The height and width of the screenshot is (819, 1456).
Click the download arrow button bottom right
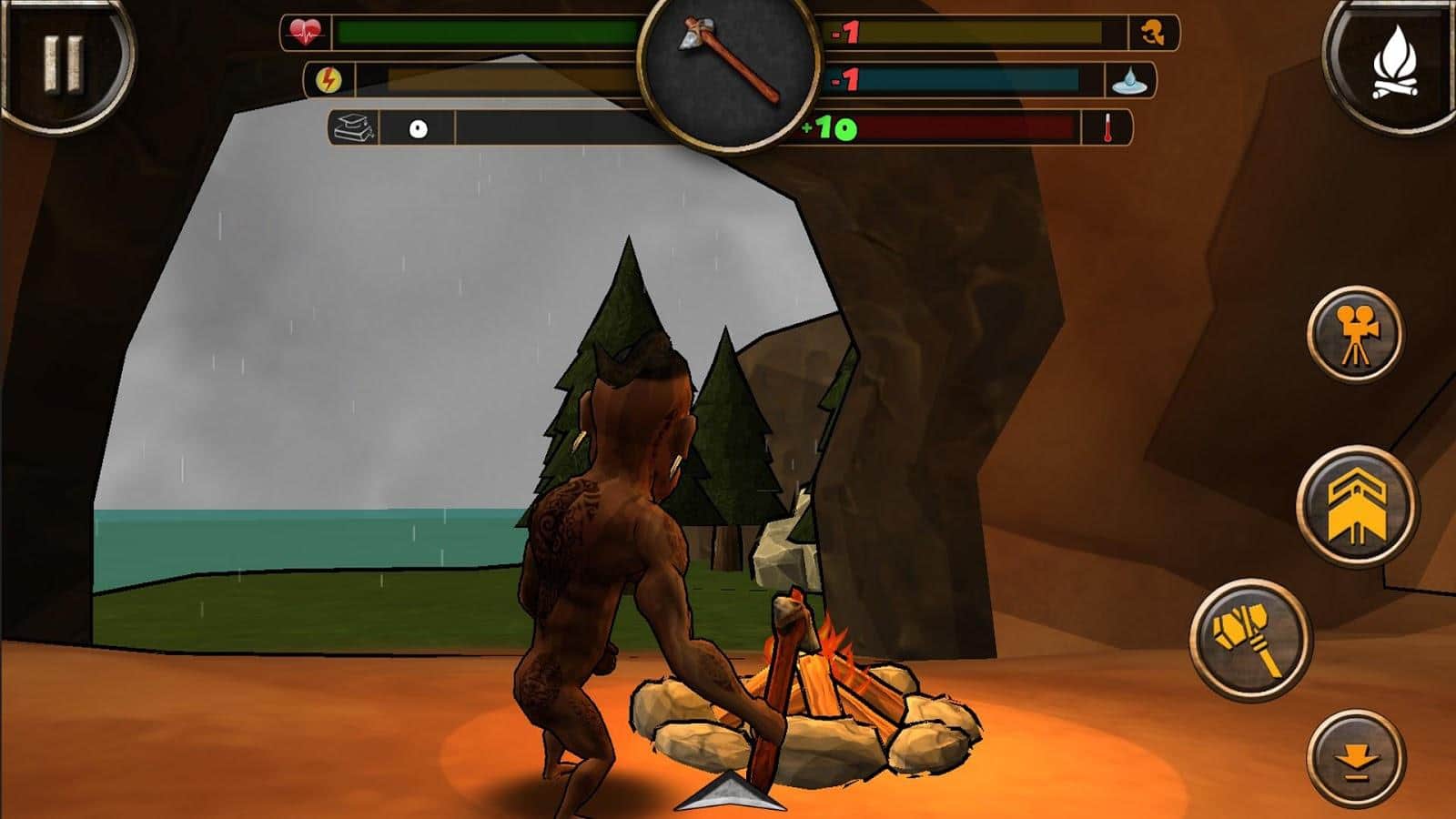coord(1355,756)
